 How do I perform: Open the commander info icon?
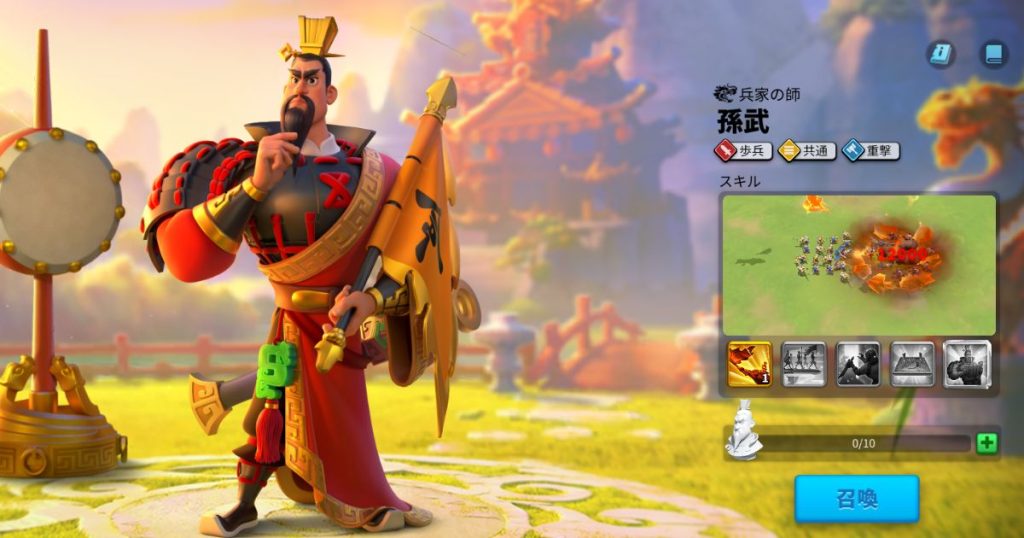940,54
